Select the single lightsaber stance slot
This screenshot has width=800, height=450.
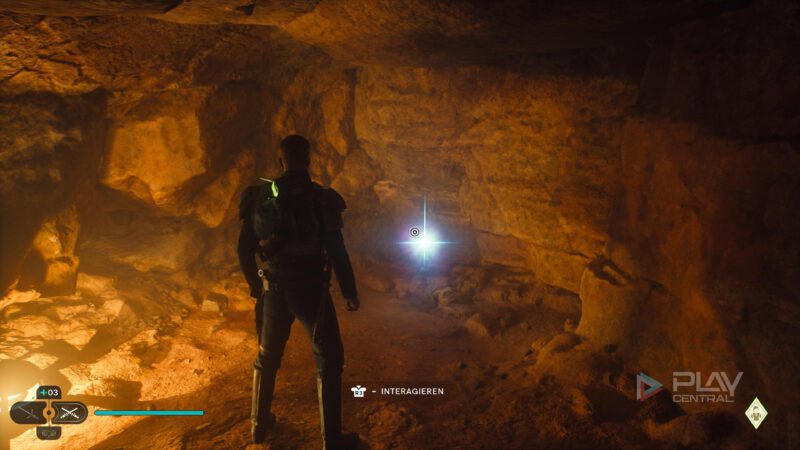[x=27, y=412]
